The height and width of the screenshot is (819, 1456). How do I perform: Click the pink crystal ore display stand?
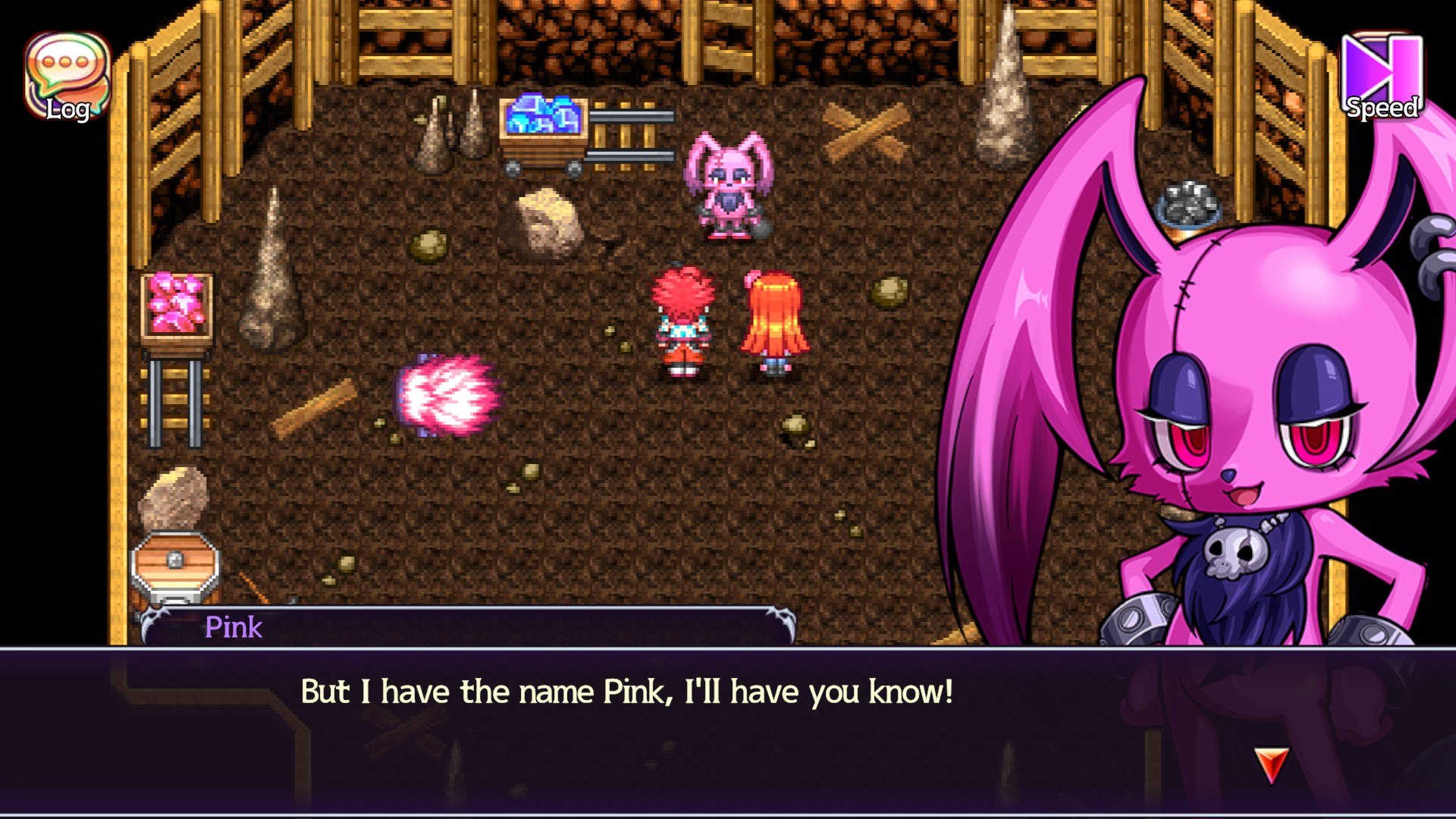(176, 303)
